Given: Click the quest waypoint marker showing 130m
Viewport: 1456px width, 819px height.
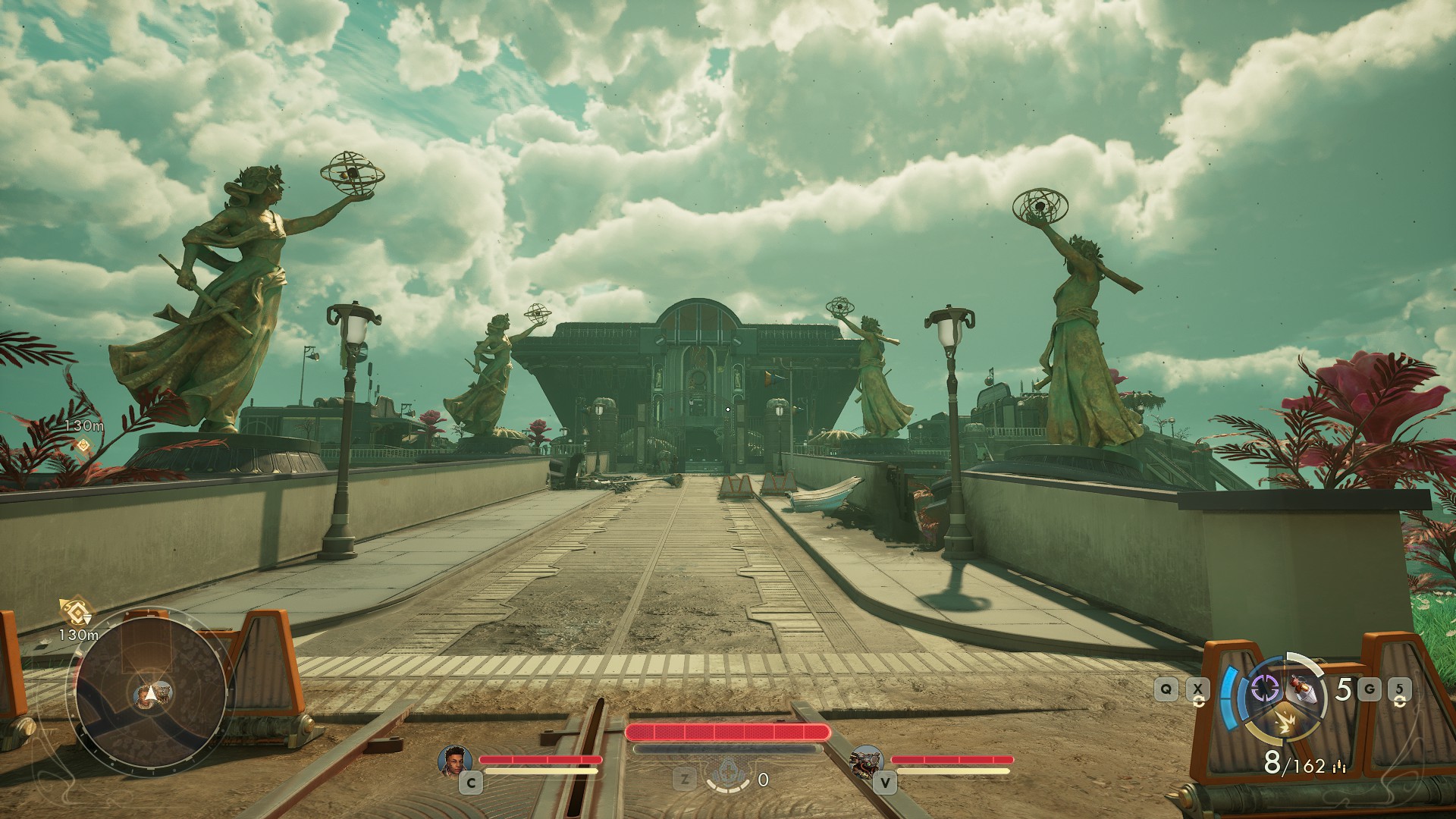Looking at the screenshot, I should [x=83, y=444].
